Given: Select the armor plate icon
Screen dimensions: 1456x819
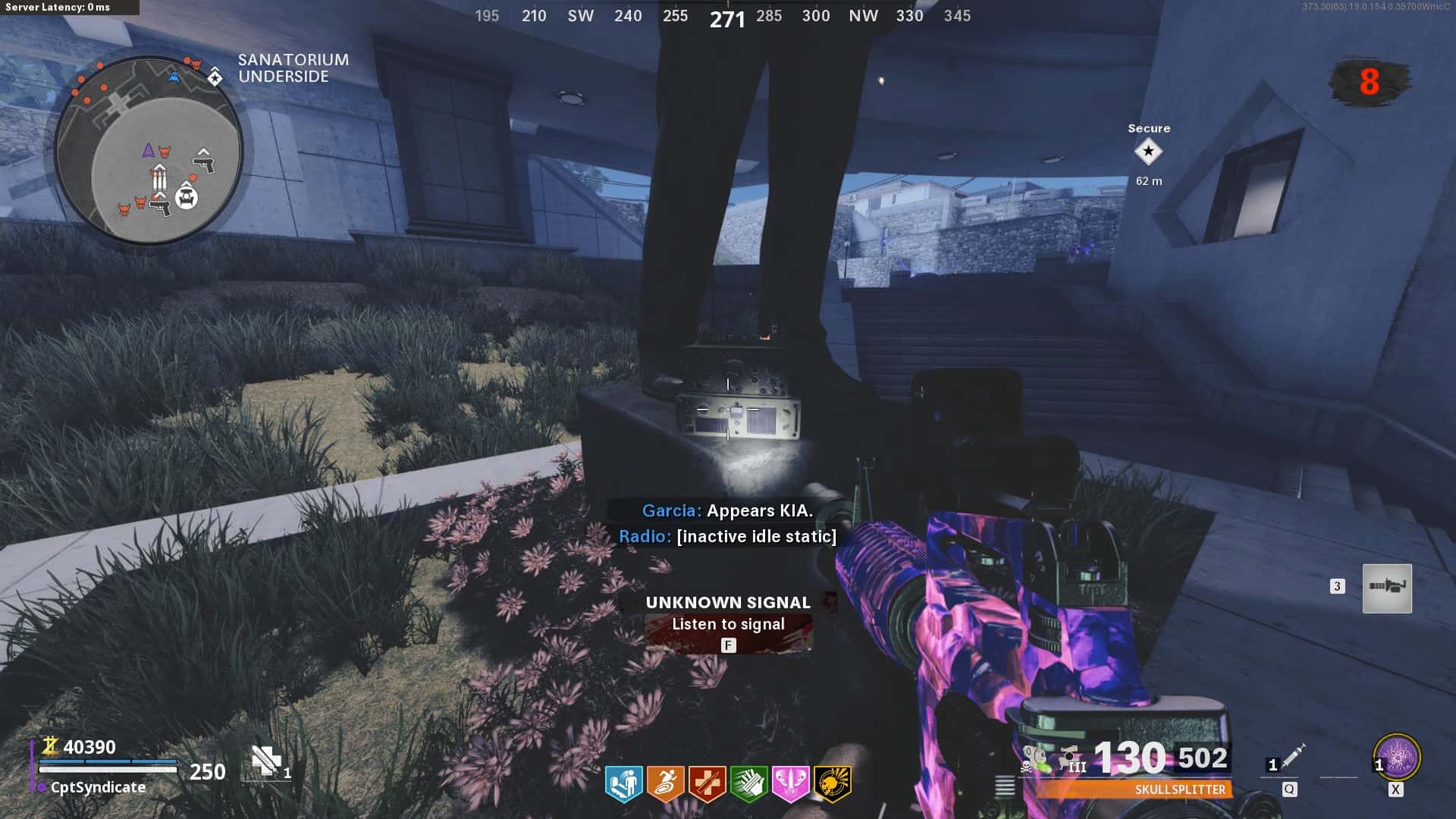Looking at the screenshot, I should pos(266,760).
